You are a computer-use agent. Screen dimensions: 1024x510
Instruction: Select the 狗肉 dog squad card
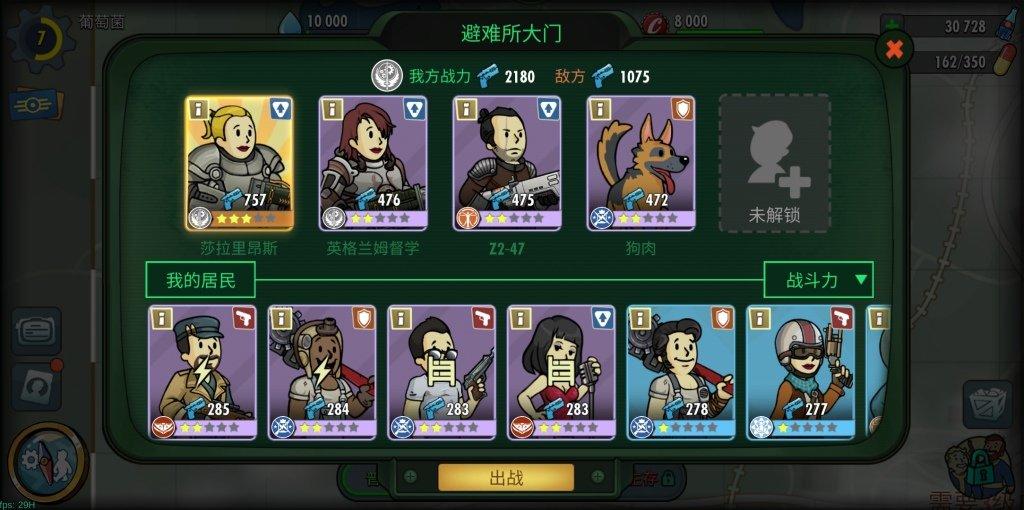pyautogui.click(x=641, y=164)
